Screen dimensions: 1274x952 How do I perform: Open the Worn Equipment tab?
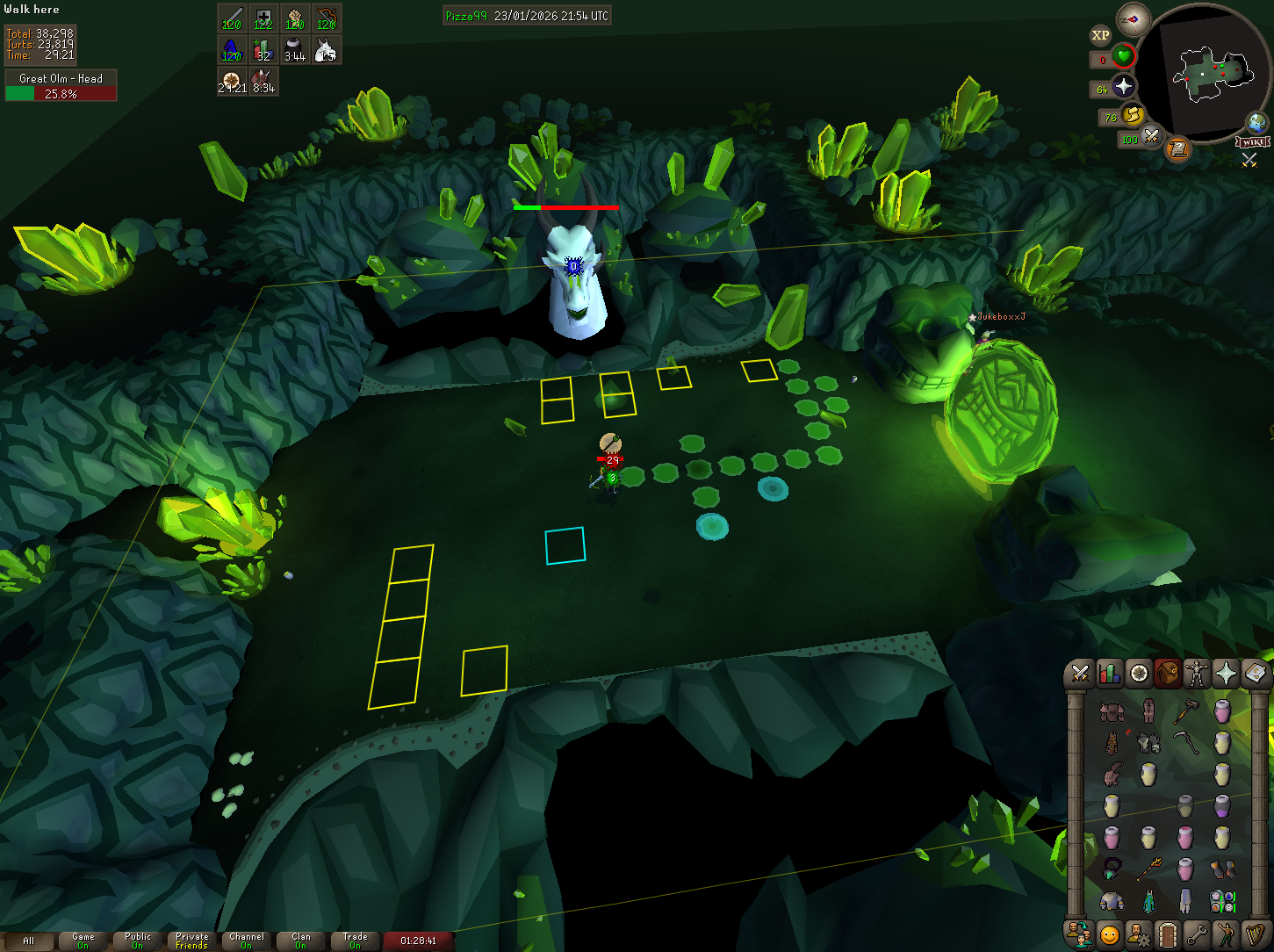(1197, 674)
